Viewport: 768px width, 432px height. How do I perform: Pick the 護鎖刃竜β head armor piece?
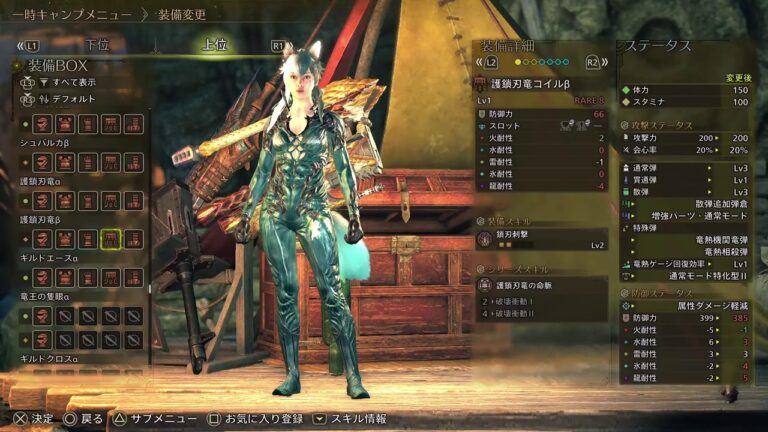coord(43,239)
